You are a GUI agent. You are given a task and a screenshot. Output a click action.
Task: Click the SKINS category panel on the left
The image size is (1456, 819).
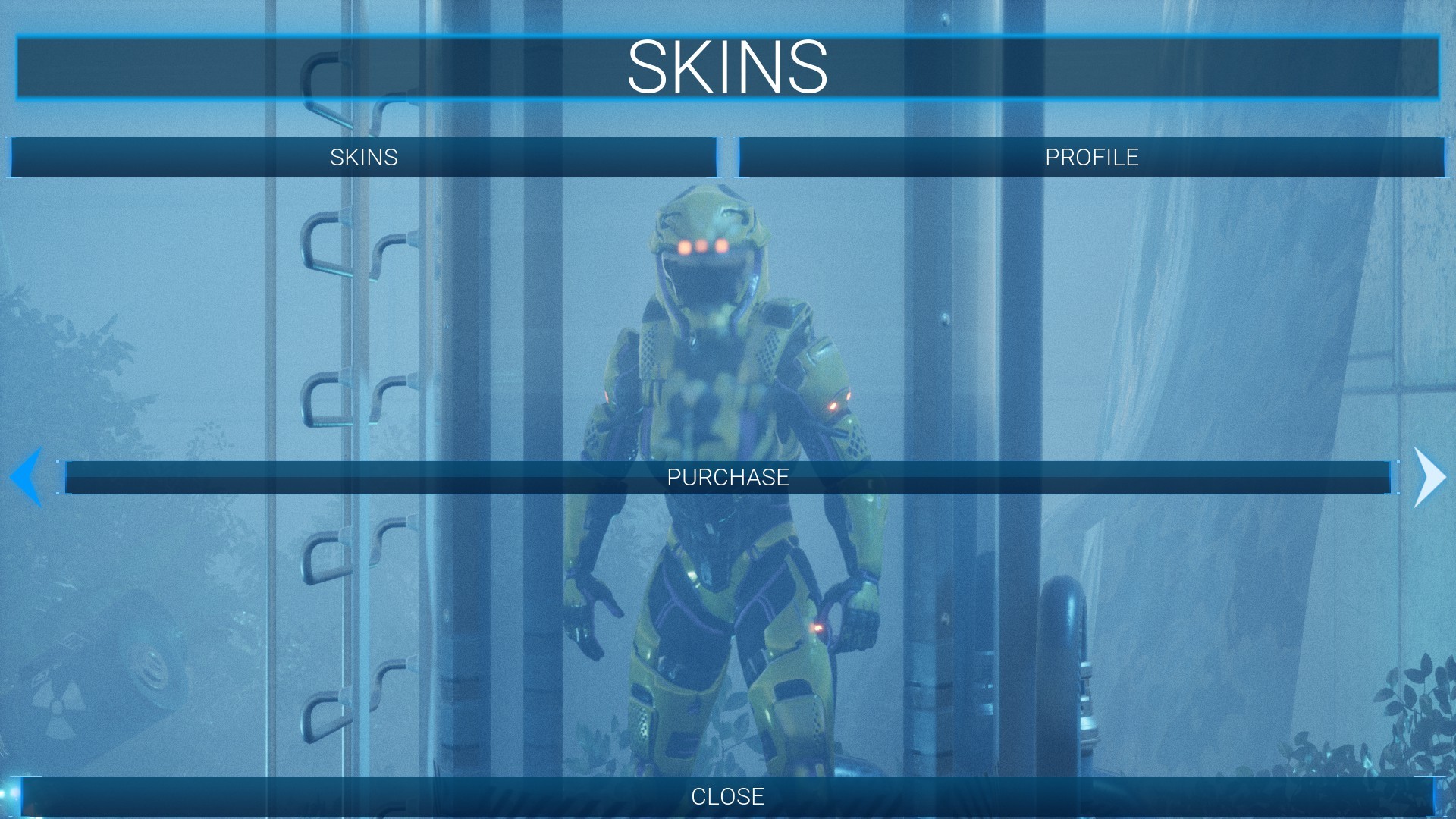364,158
